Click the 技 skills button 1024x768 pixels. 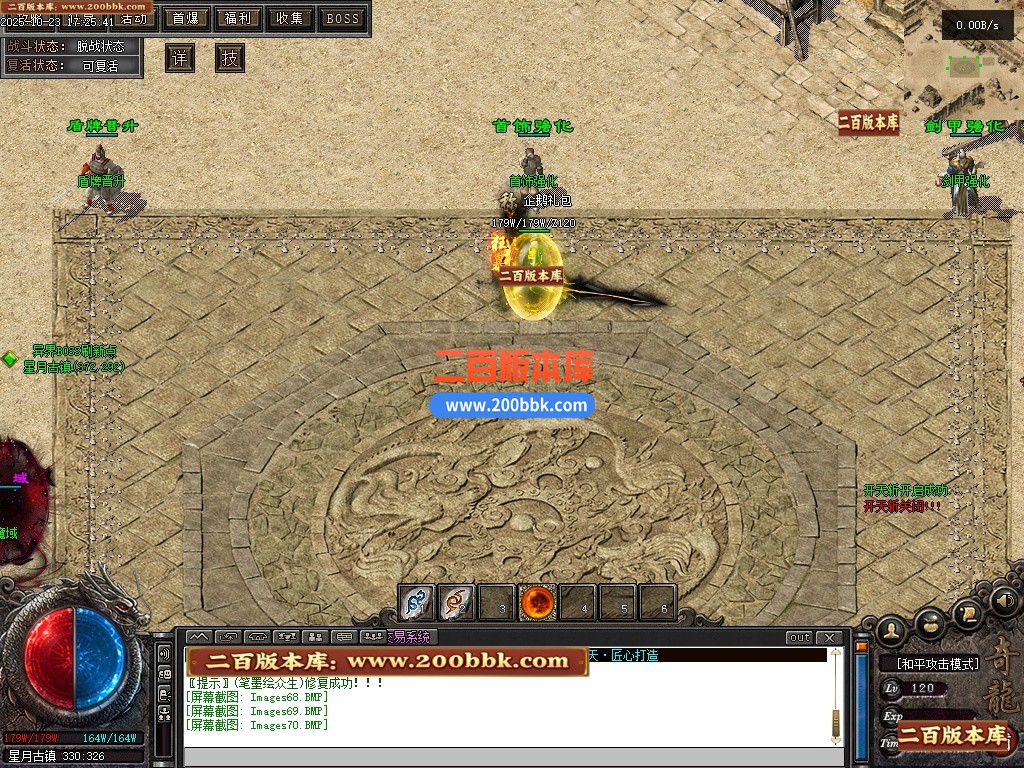click(x=230, y=58)
